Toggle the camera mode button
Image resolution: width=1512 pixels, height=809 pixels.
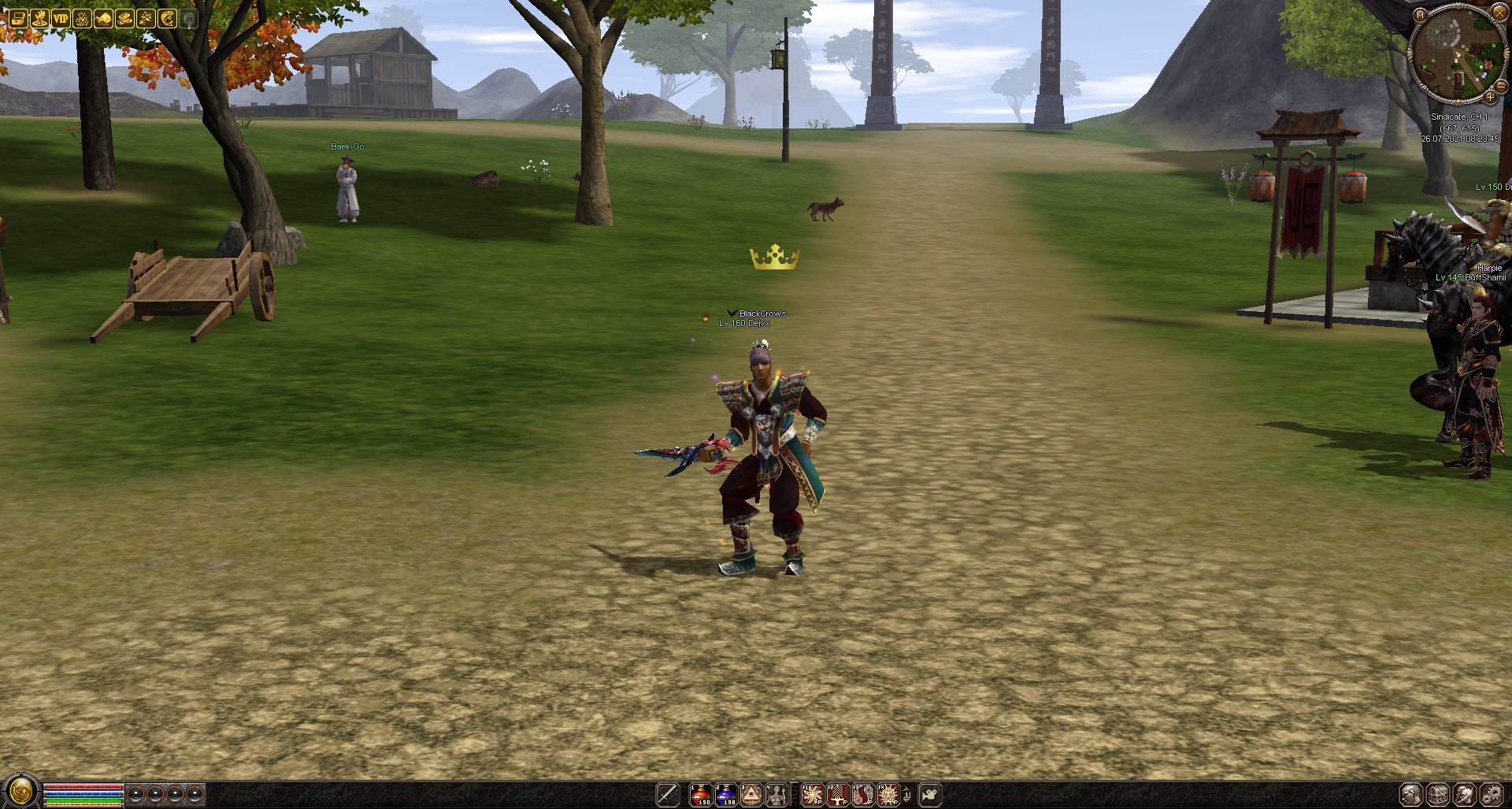click(x=930, y=794)
